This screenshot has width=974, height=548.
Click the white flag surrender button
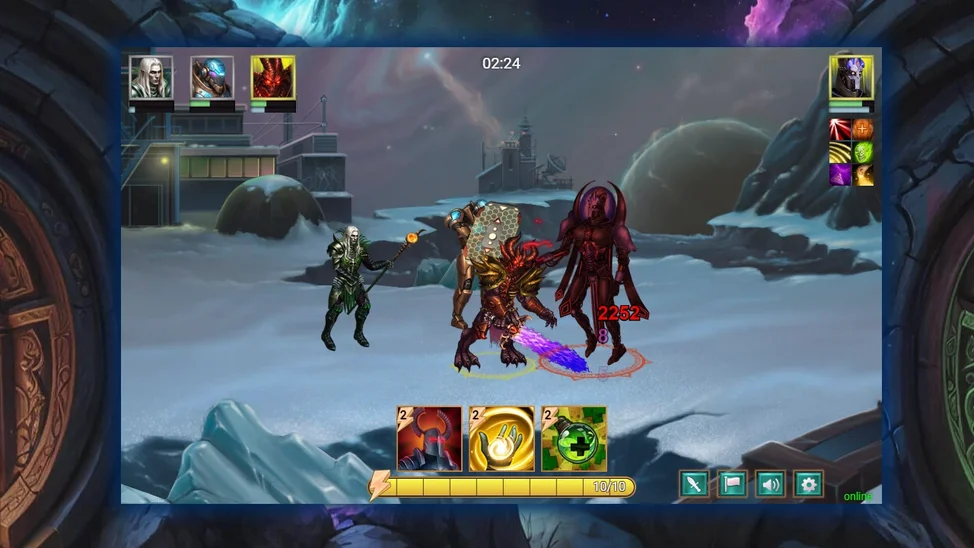point(732,485)
